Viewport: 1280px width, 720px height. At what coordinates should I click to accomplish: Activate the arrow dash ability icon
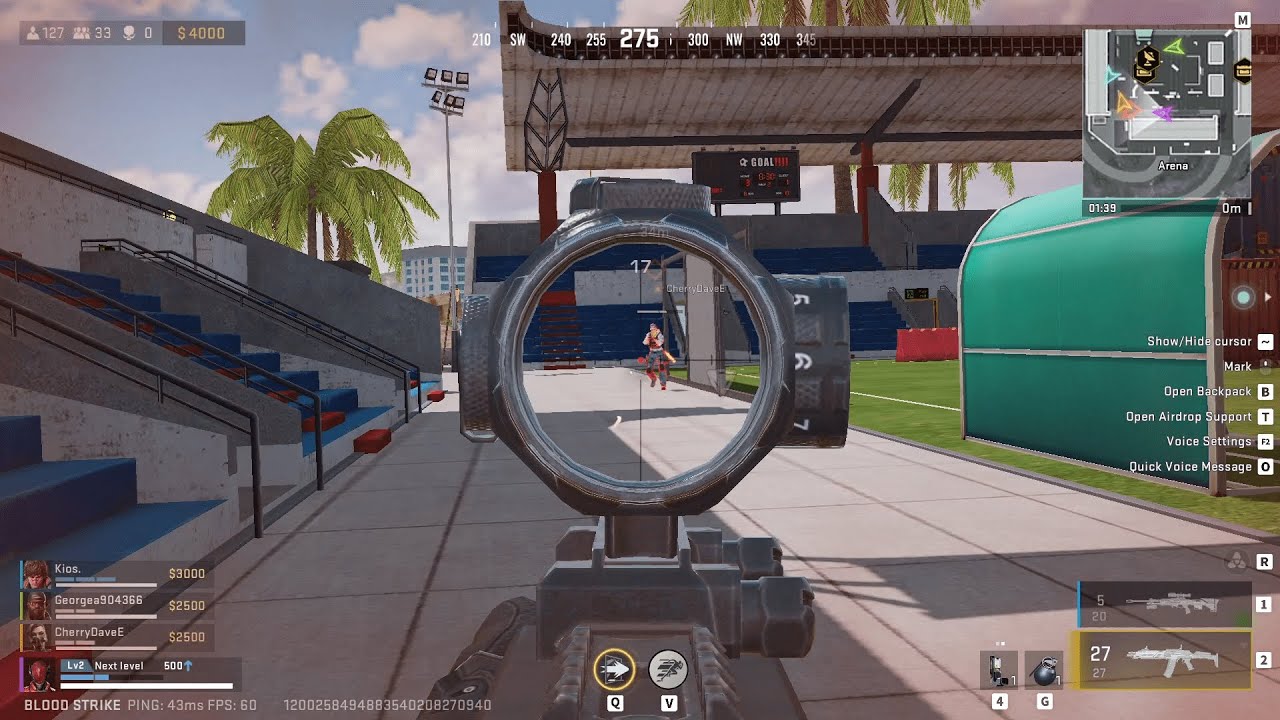pyautogui.click(x=614, y=669)
